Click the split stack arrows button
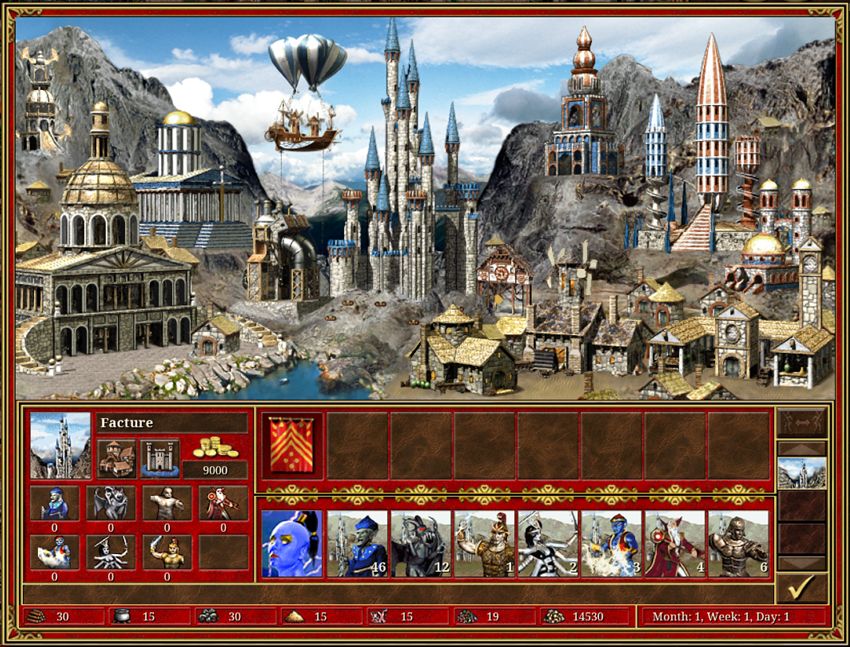 point(801,421)
